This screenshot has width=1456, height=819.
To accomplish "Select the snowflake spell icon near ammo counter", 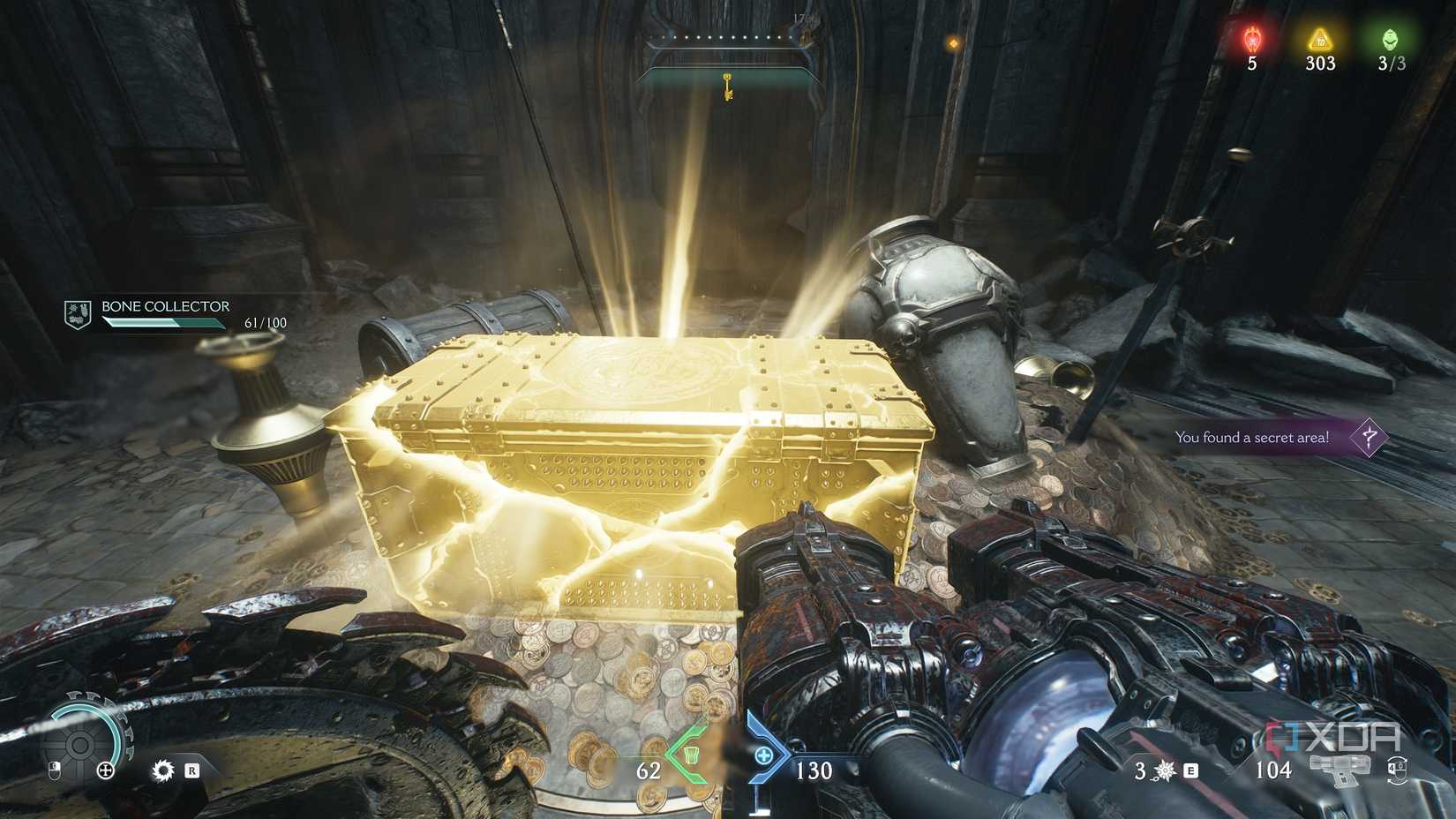I will [1164, 770].
